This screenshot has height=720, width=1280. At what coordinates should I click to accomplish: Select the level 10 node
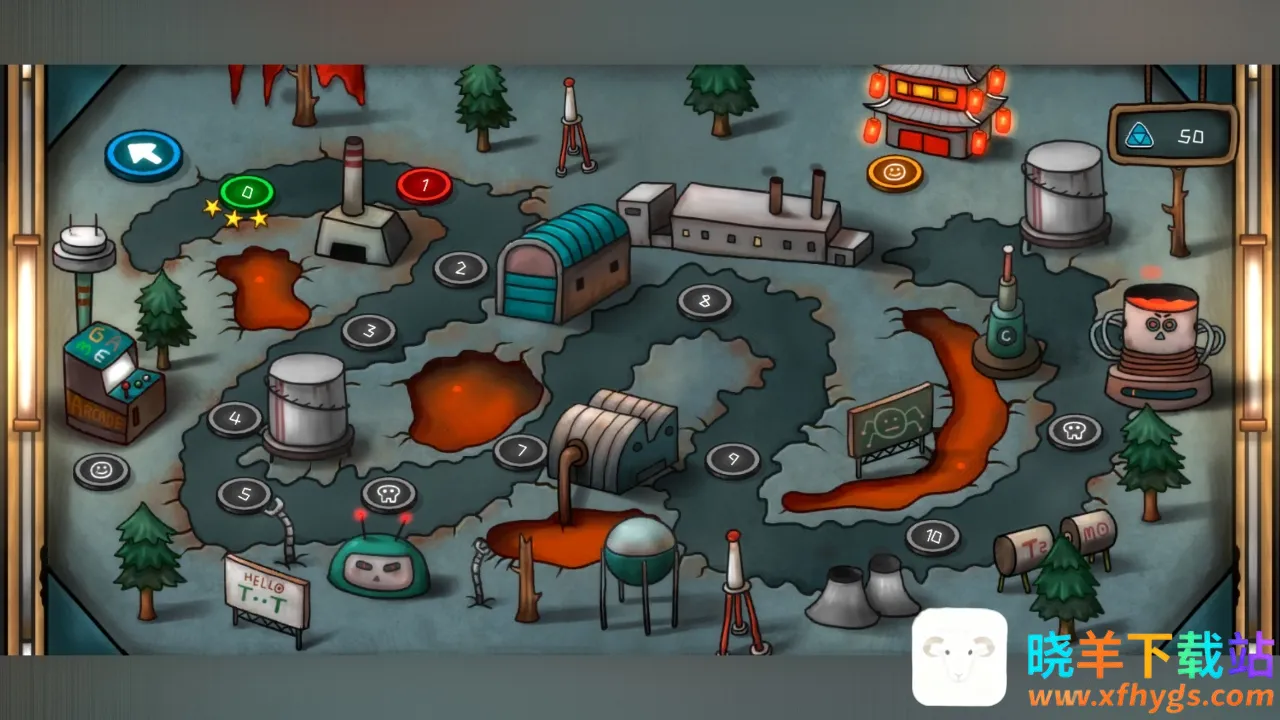click(933, 536)
